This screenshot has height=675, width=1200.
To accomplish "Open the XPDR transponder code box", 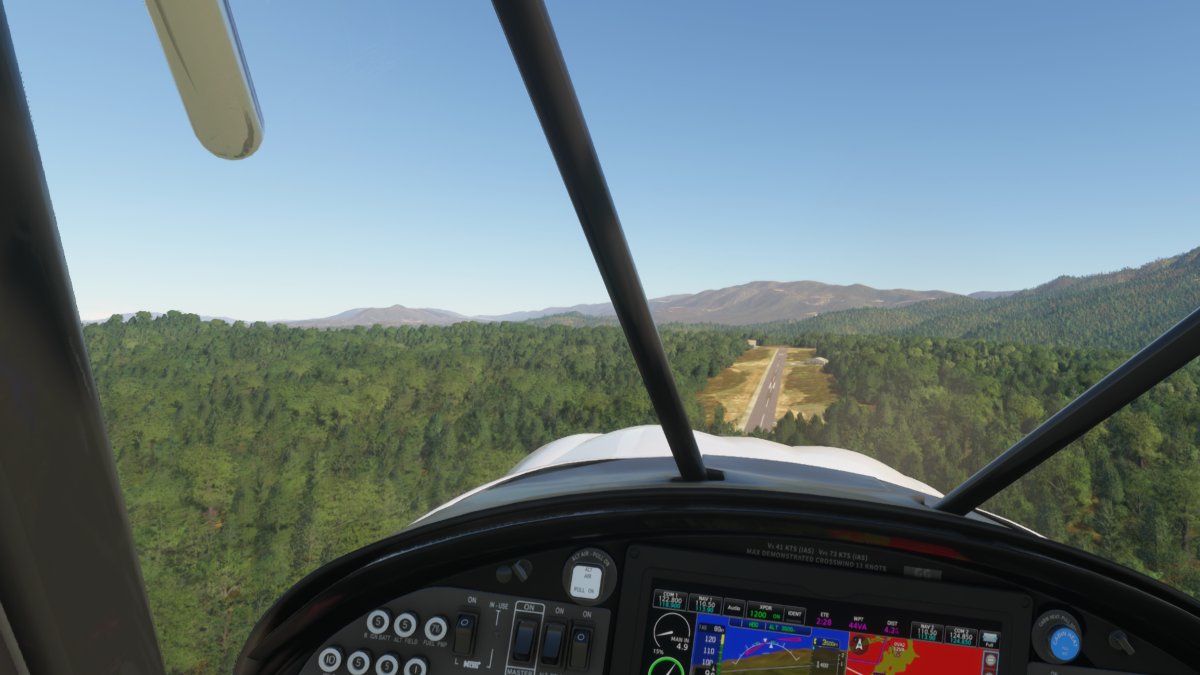I will (765, 611).
